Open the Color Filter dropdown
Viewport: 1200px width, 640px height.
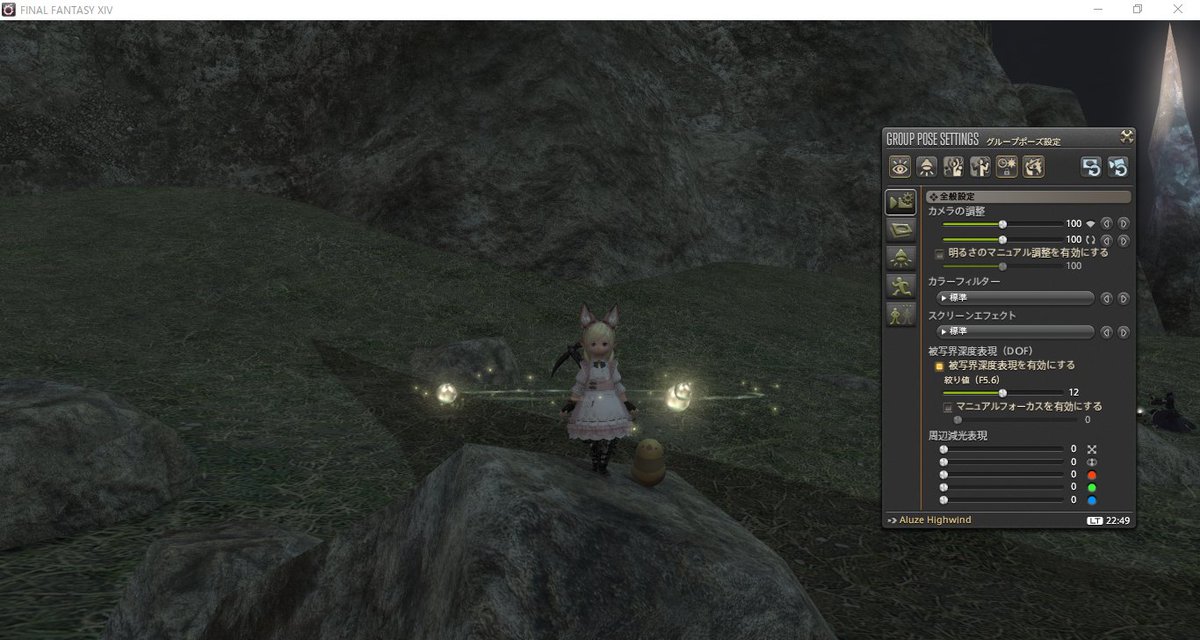[x=1015, y=298]
